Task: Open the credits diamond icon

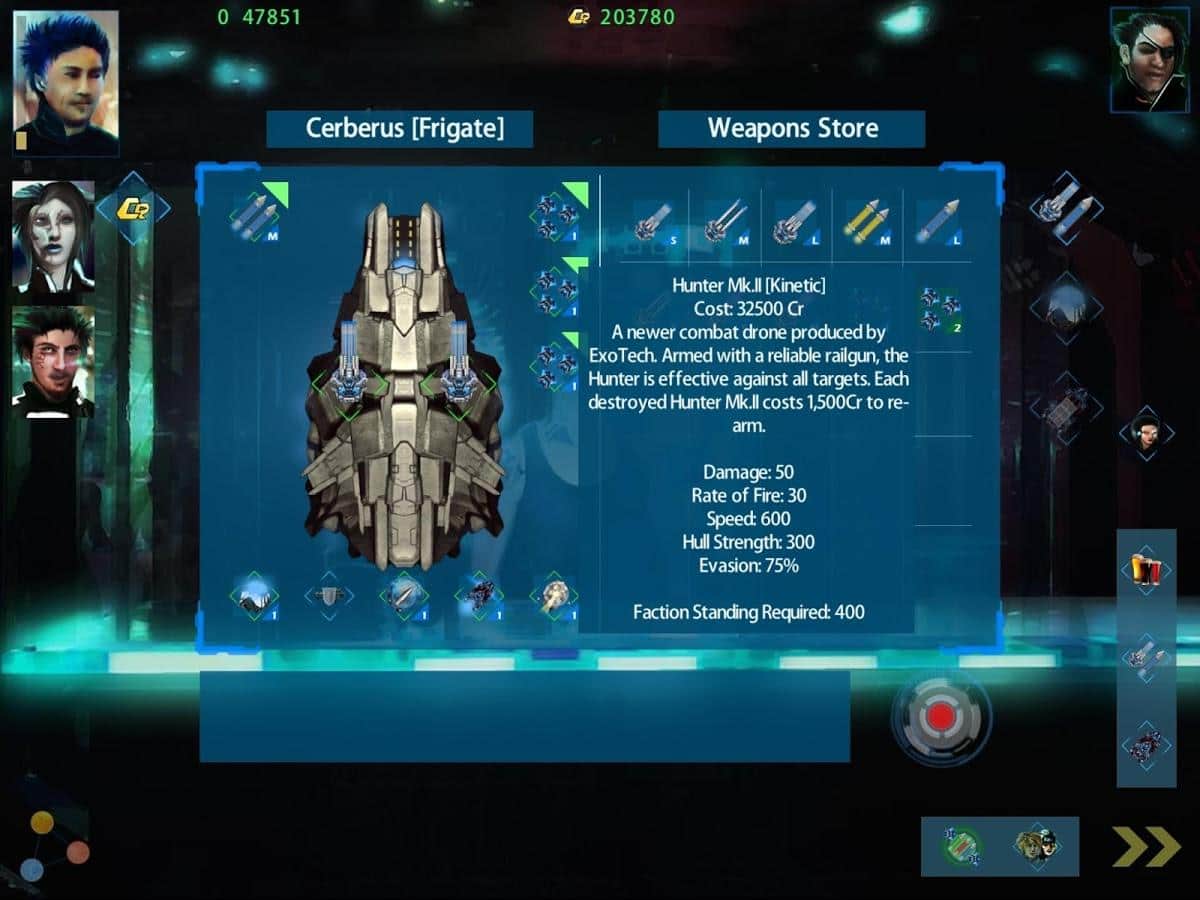Action: 133,208
